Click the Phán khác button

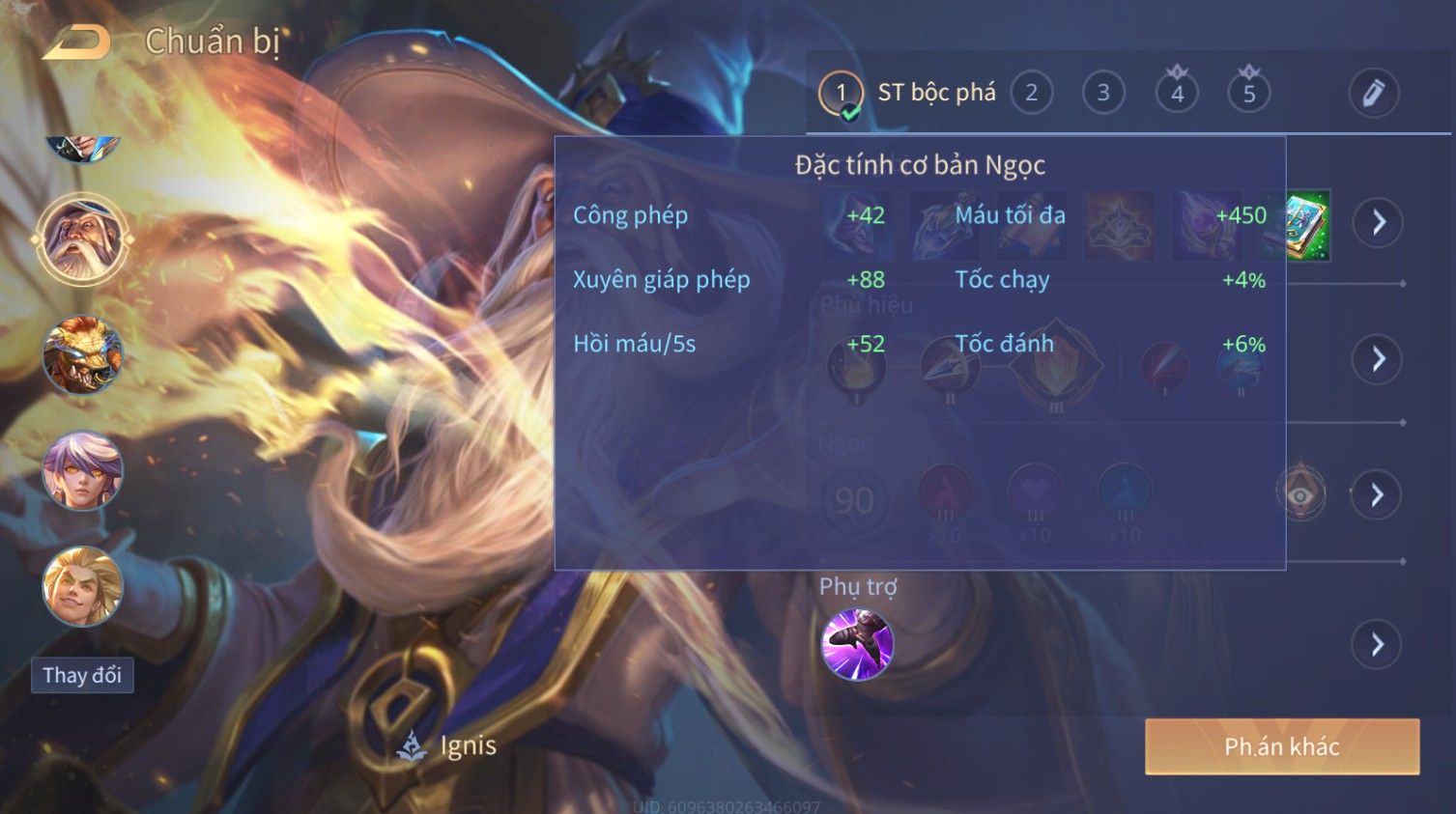(x=1281, y=746)
